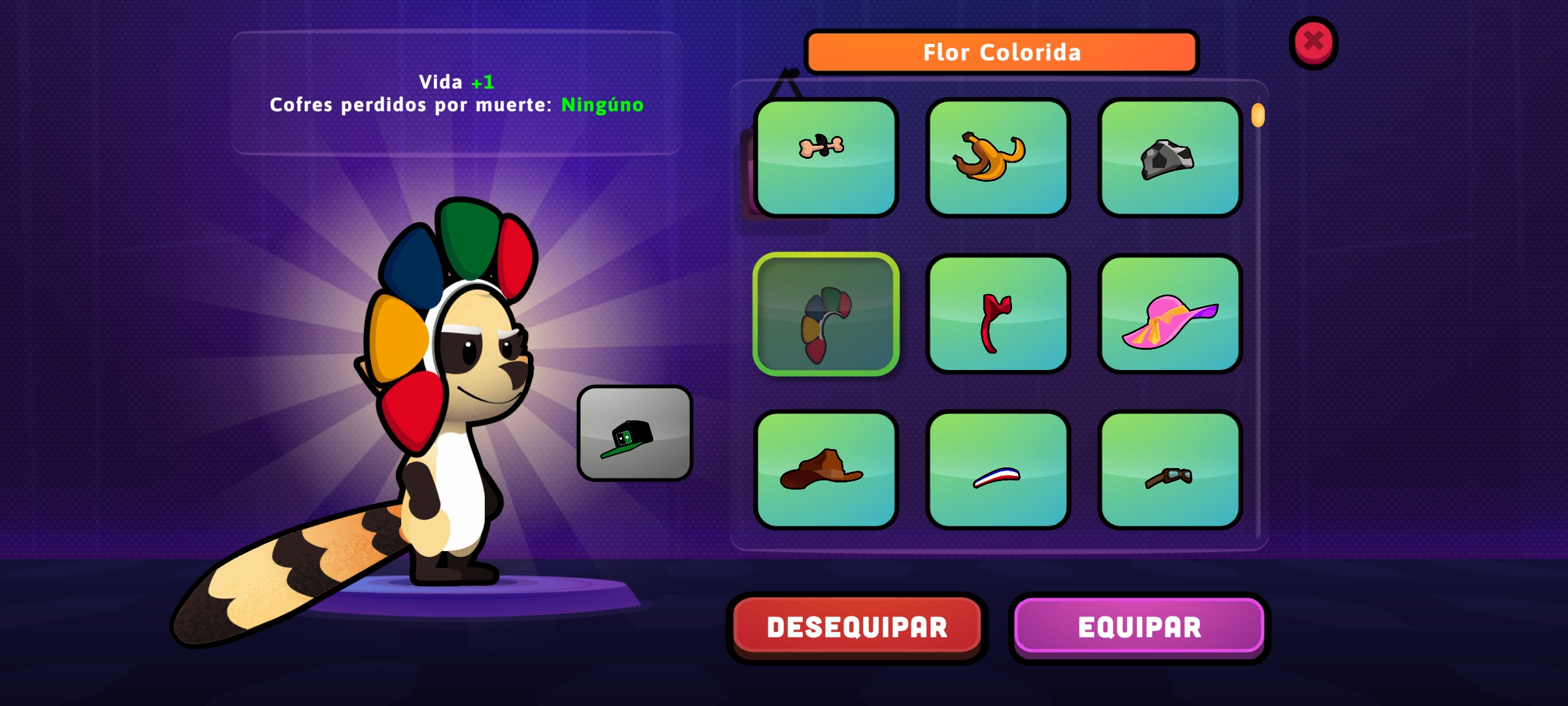The height and width of the screenshot is (706, 1568).
Task: Click the orange scrollbar handle
Action: (1258, 116)
